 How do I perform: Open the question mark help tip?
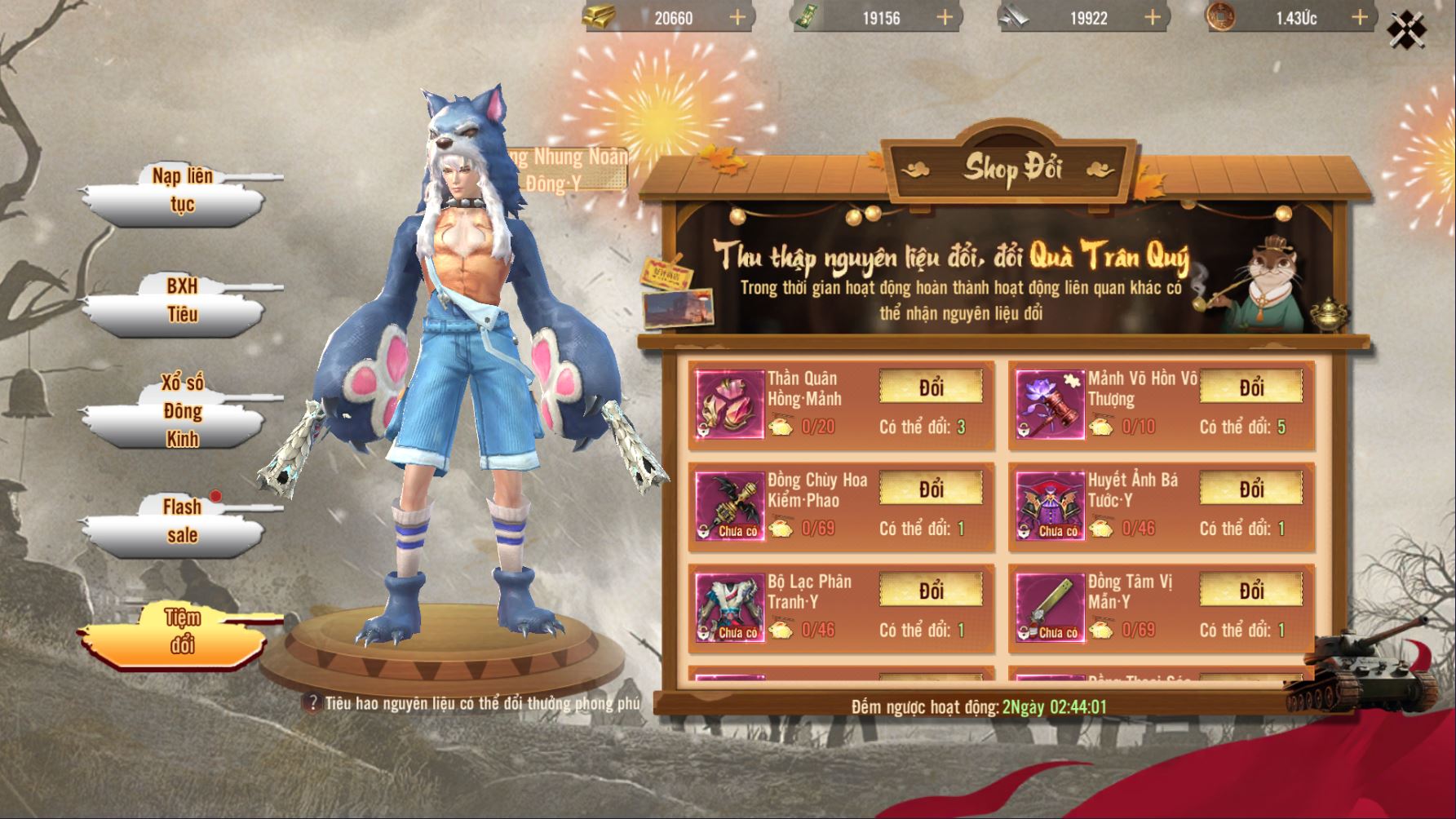tap(311, 703)
